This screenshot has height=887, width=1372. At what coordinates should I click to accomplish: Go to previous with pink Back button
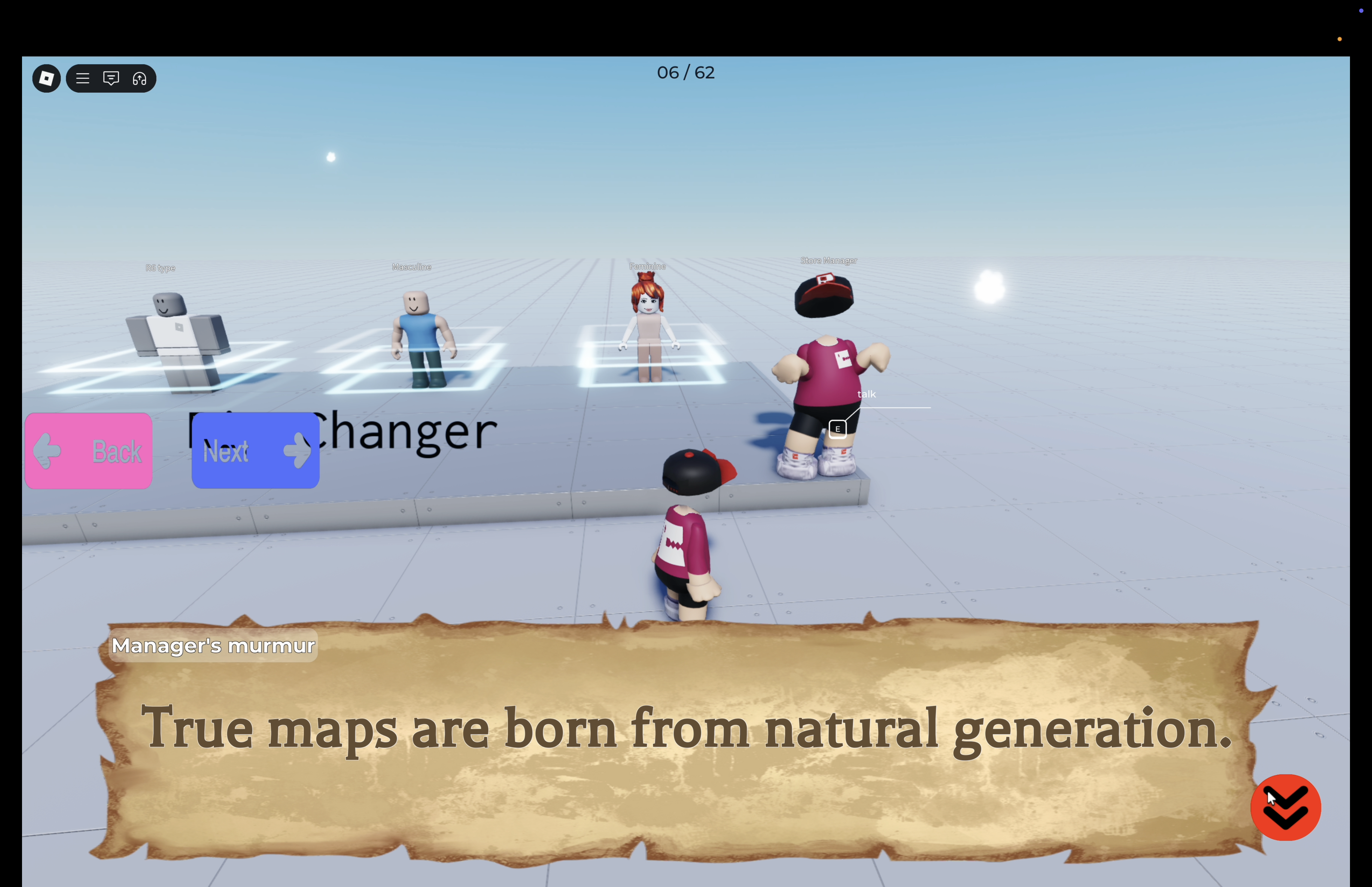89,451
